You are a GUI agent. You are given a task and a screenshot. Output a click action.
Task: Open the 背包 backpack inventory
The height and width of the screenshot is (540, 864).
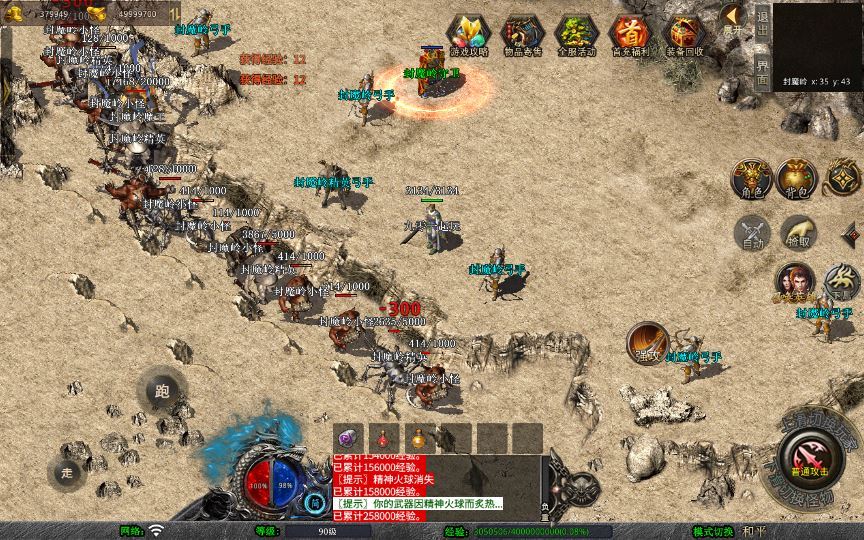(x=795, y=178)
